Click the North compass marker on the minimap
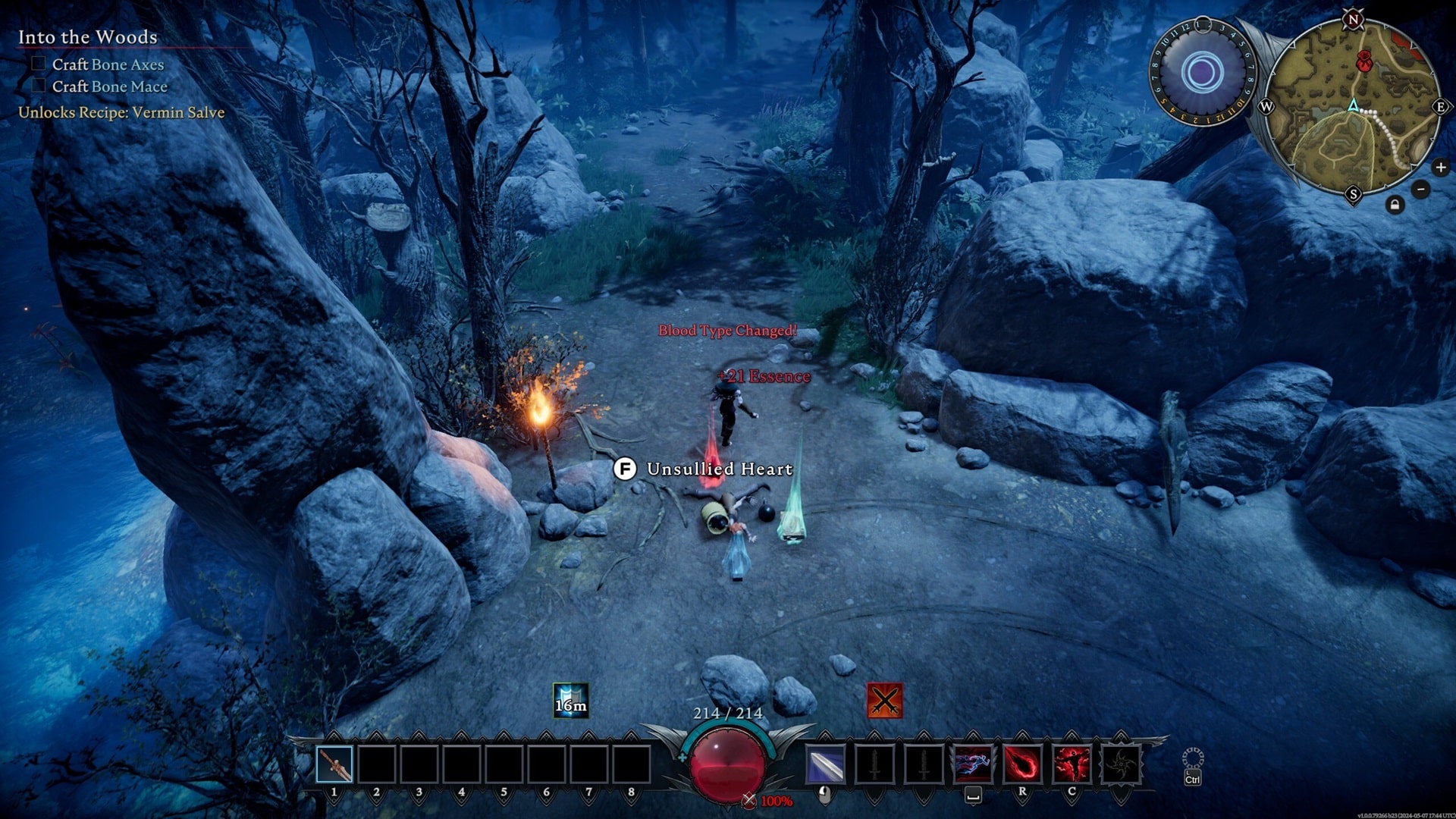The width and height of the screenshot is (1456, 819). coord(1353,20)
